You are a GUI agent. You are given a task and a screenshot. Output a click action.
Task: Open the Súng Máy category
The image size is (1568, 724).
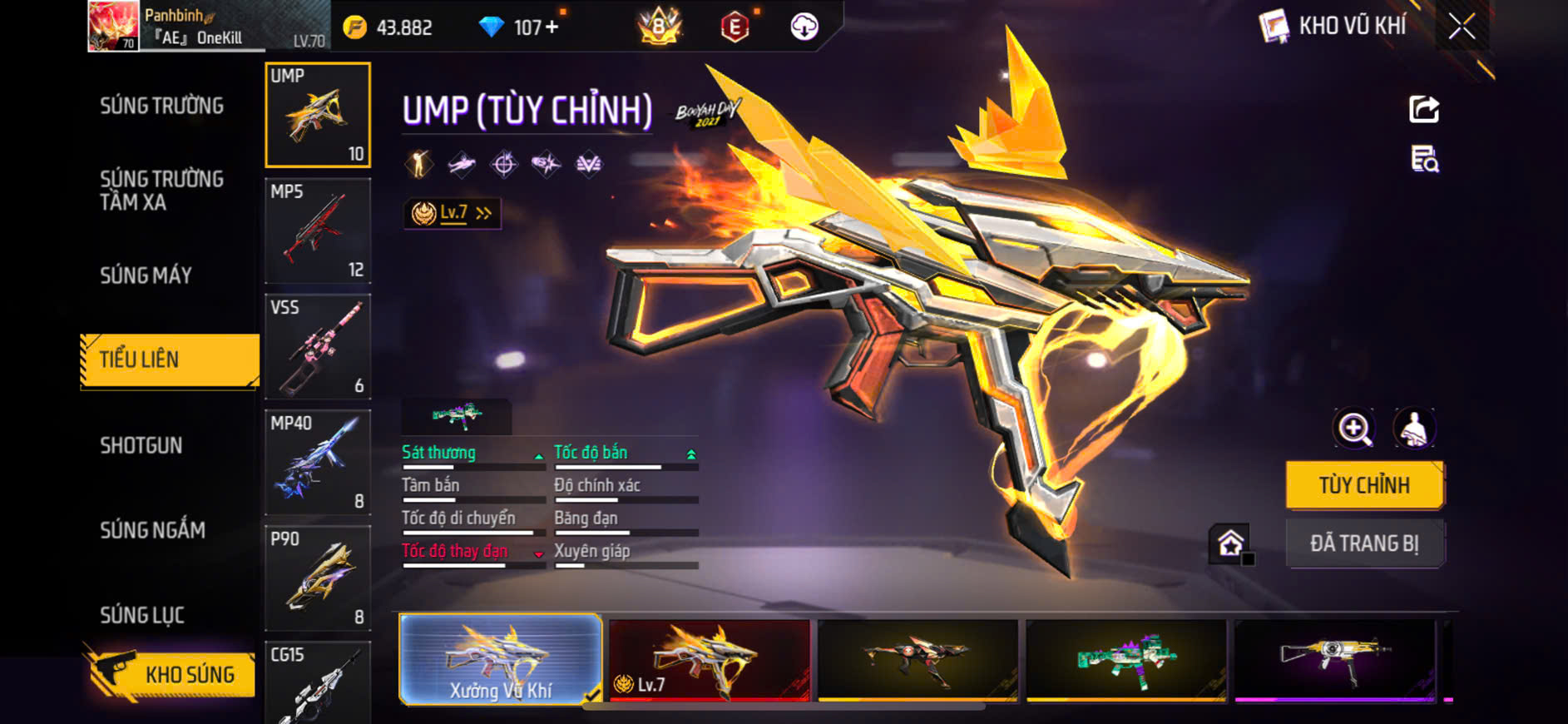click(146, 275)
